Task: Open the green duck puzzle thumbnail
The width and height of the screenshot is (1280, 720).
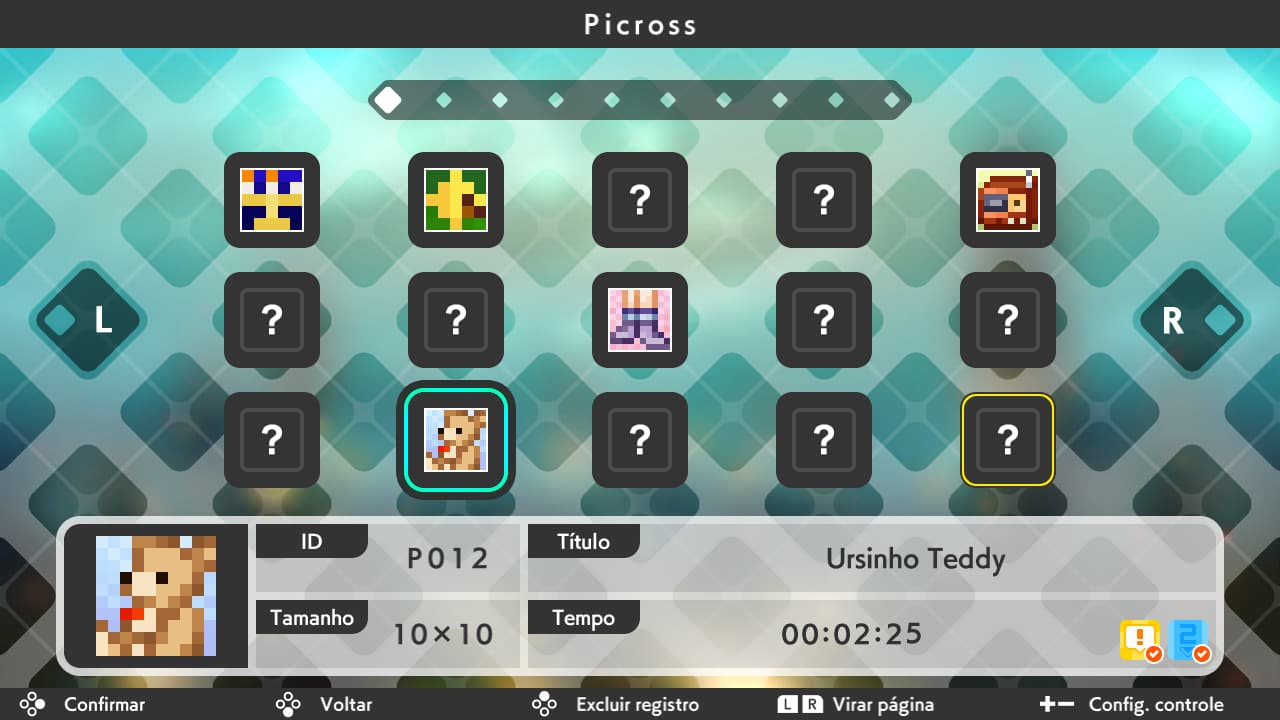Action: (455, 200)
